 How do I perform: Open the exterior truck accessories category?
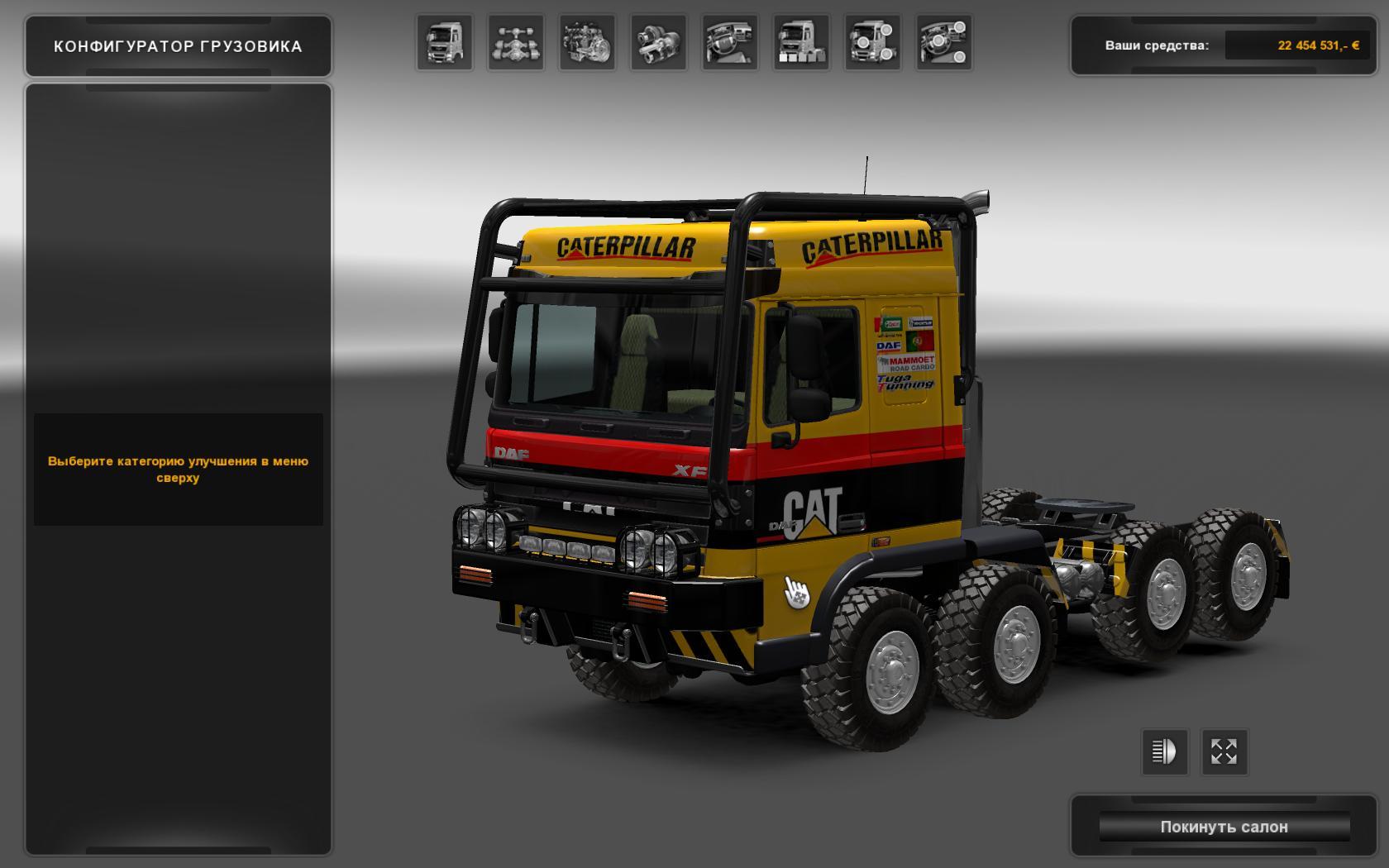tap(872, 43)
